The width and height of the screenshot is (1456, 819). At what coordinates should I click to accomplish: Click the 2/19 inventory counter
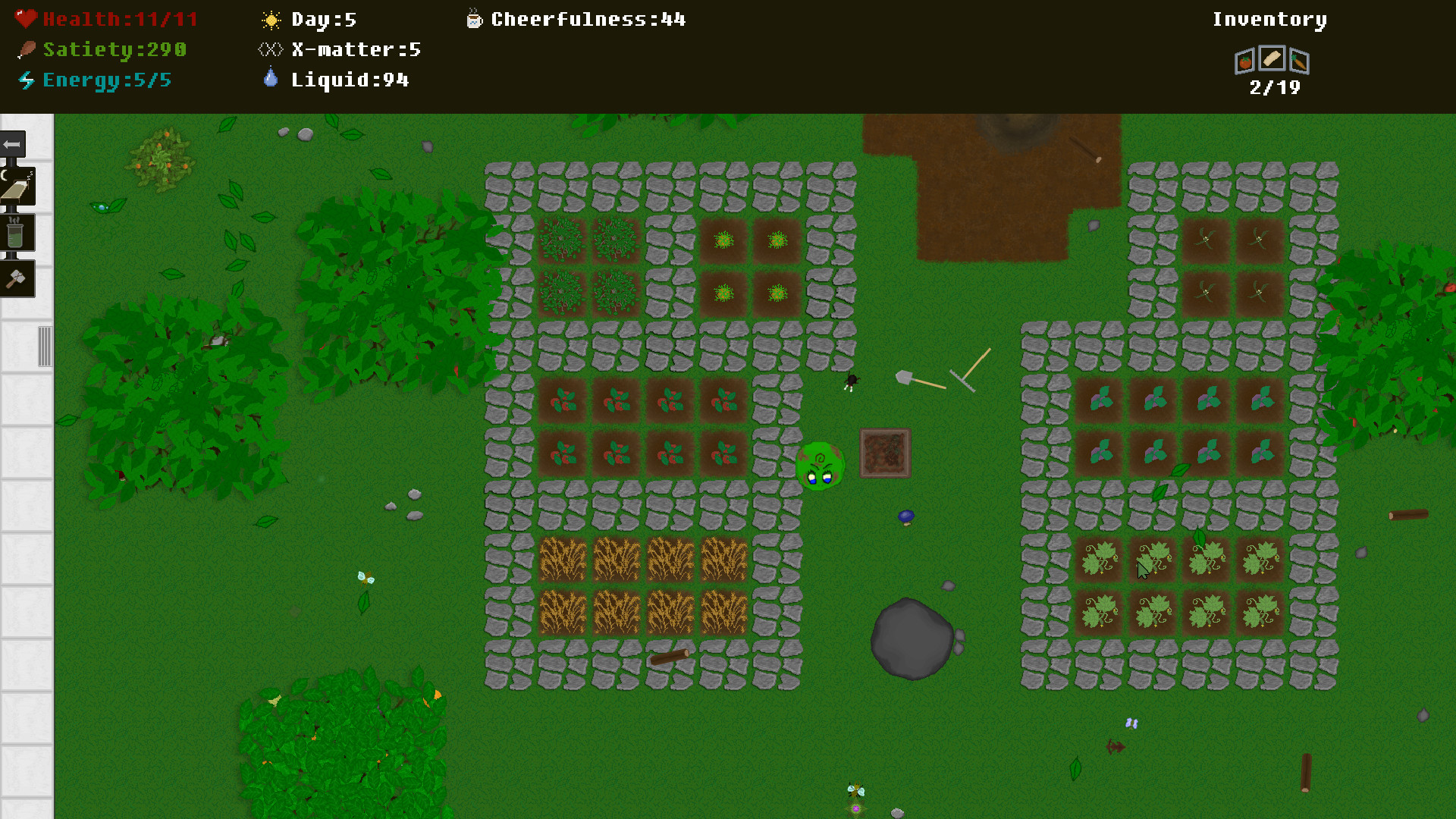pos(1273,87)
